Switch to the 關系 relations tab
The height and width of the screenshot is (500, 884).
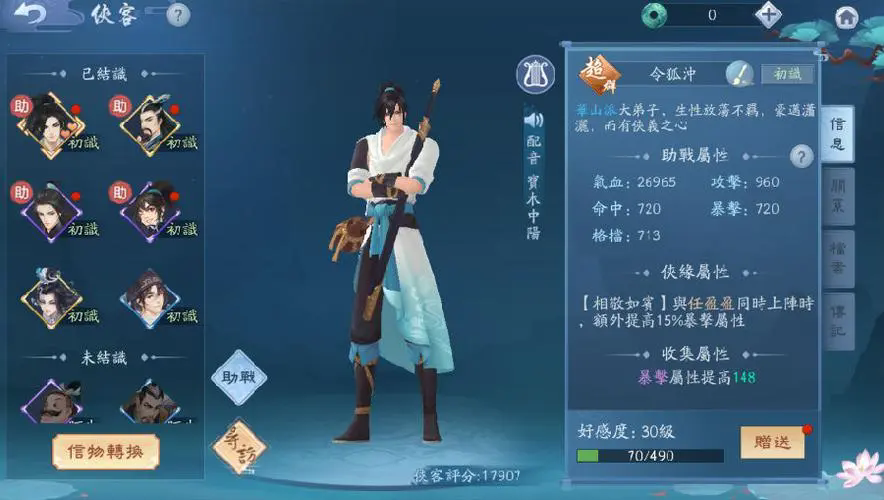click(x=838, y=195)
